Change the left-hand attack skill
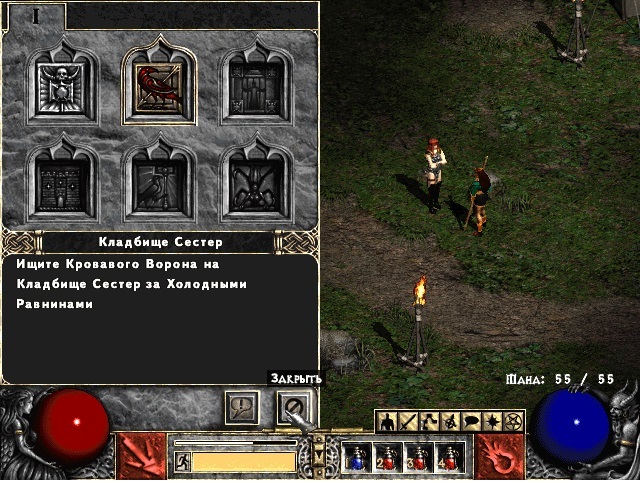The height and width of the screenshot is (483, 640). coord(142,456)
